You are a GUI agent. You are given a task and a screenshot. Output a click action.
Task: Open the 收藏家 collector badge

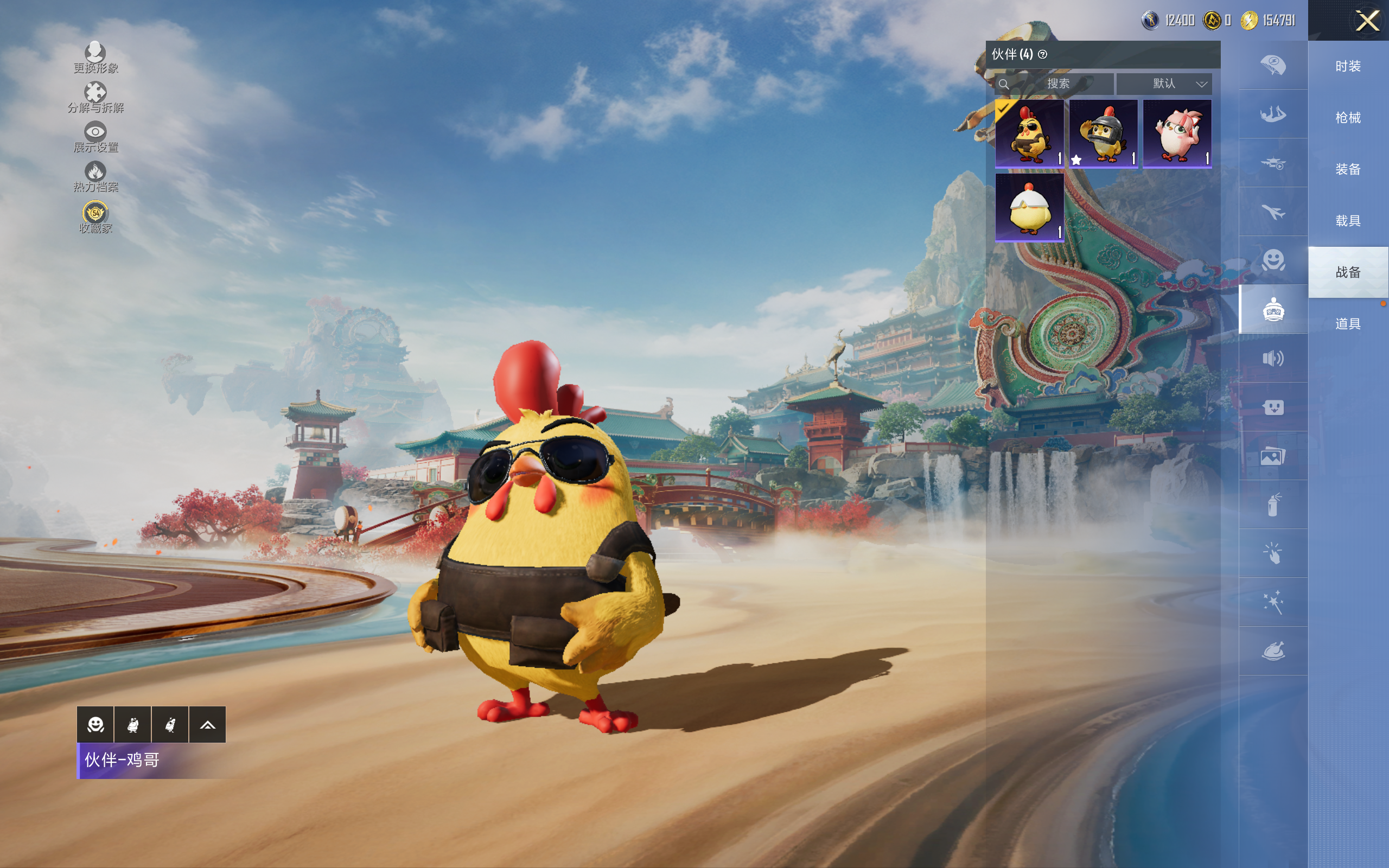pos(95,217)
